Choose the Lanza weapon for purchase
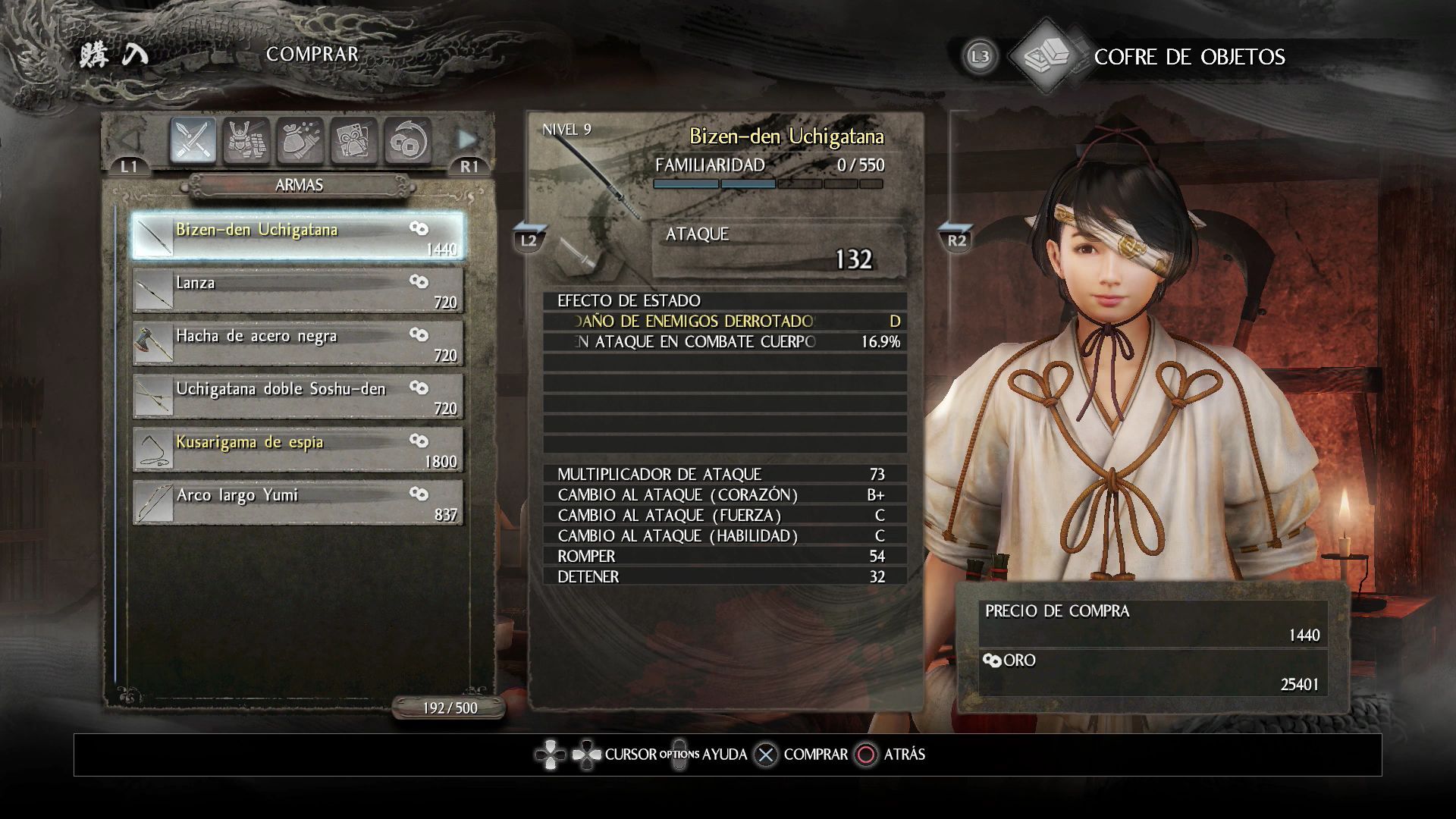This screenshot has width=1456, height=819. 297,289
